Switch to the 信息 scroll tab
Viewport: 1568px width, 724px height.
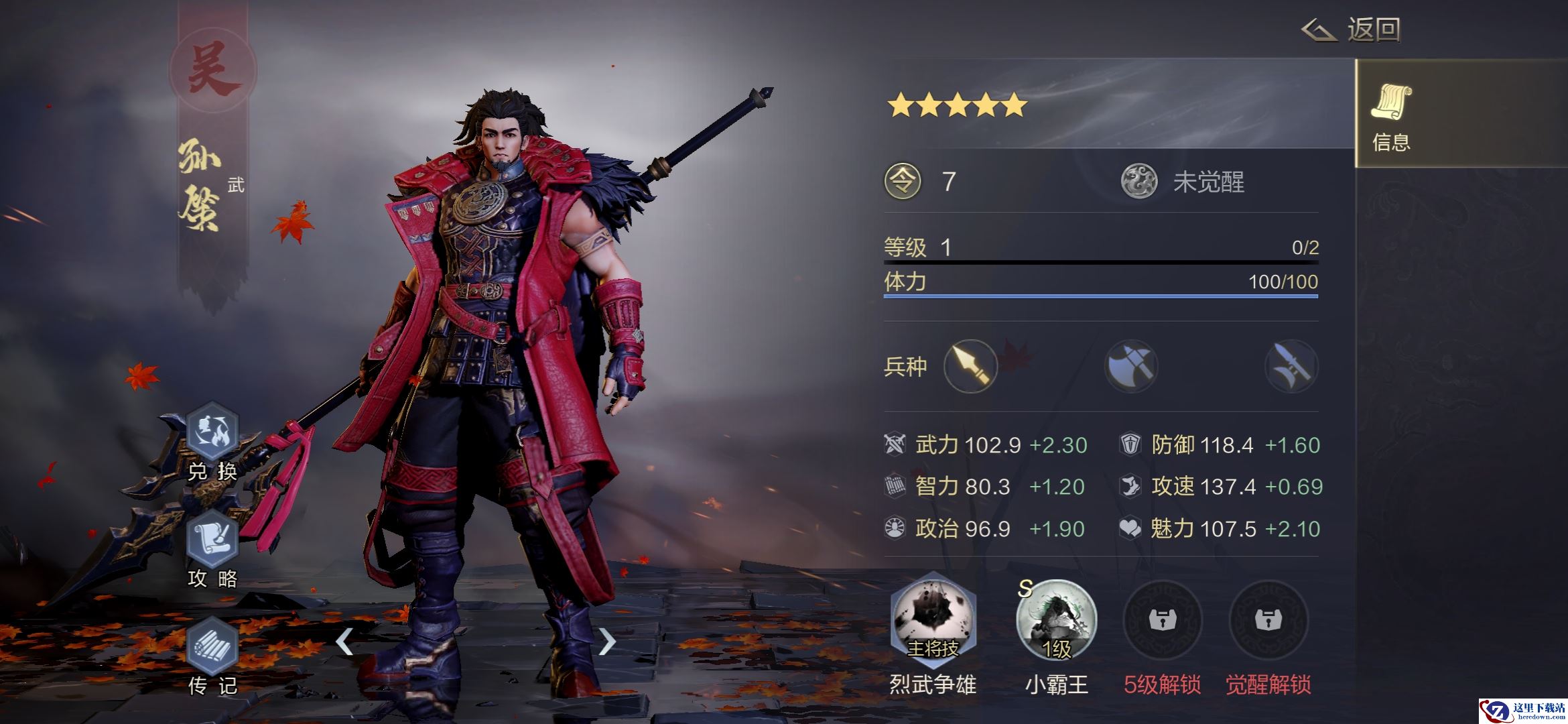pos(1391,113)
